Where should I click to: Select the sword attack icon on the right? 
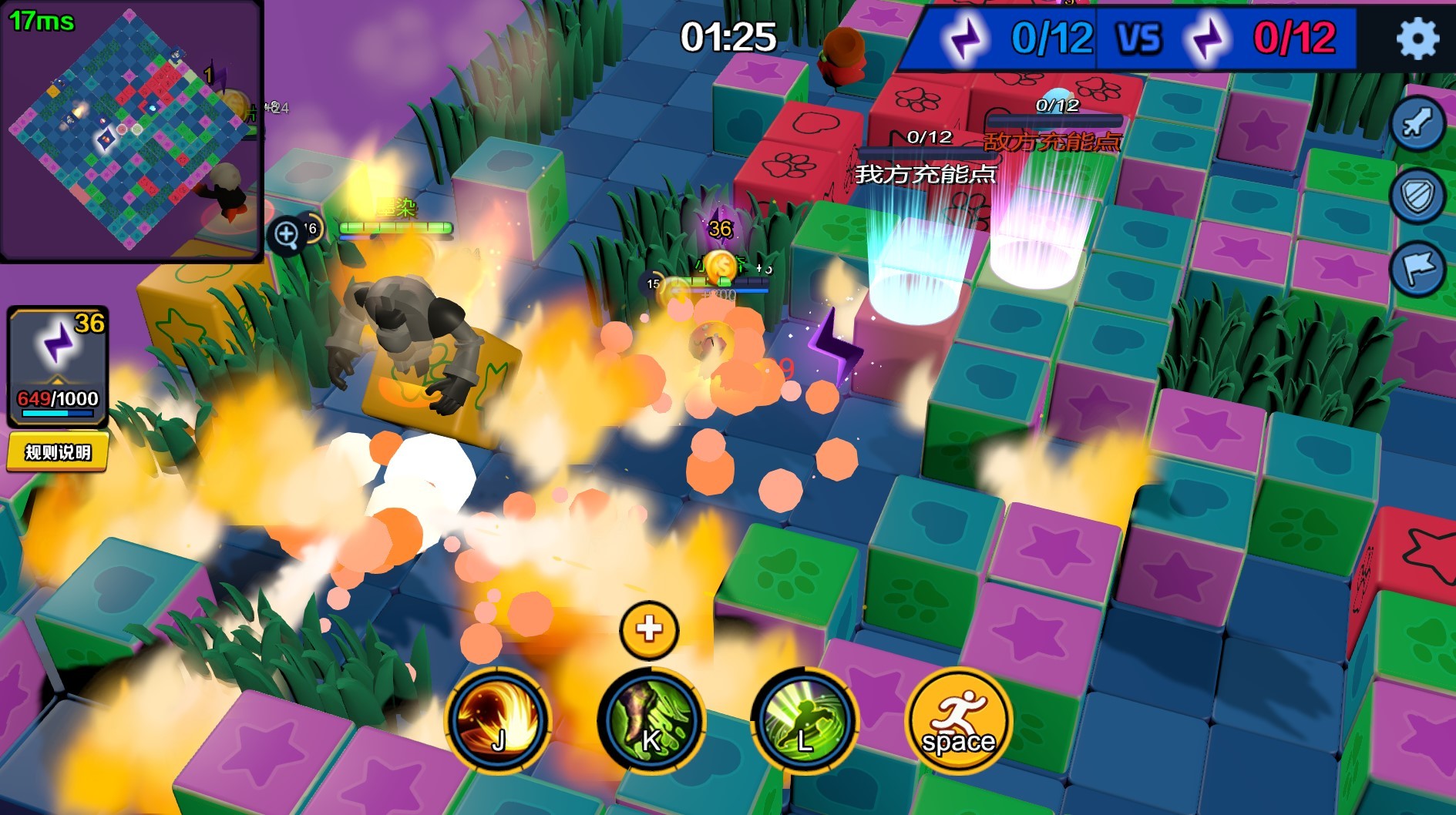(1419, 126)
